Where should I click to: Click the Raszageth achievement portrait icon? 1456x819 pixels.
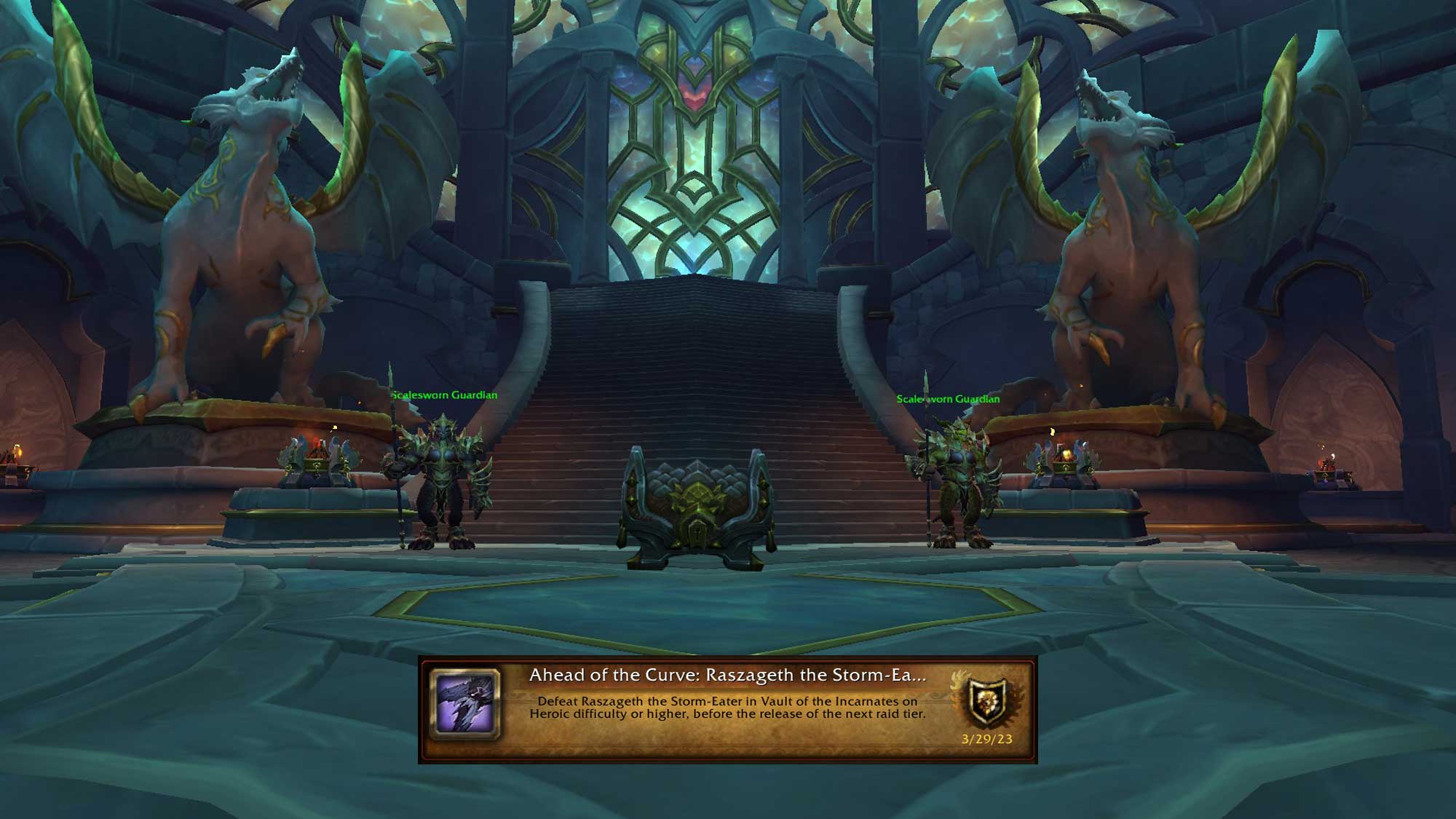466,703
